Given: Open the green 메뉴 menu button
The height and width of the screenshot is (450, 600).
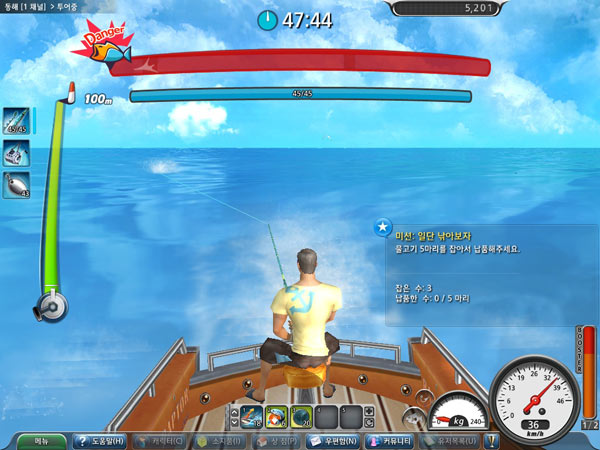Looking at the screenshot, I should [40, 441].
